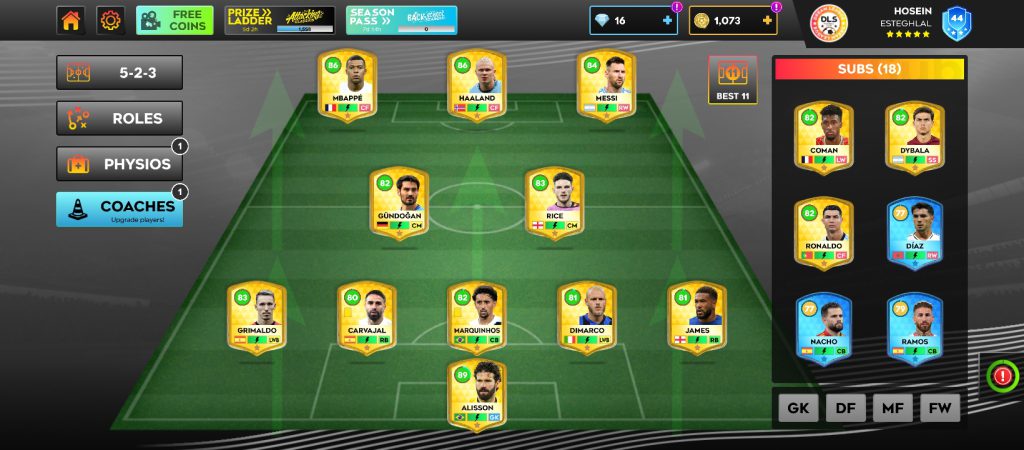The height and width of the screenshot is (450, 1024).
Task: Open the Prize Ladder banner
Action: pos(280,20)
